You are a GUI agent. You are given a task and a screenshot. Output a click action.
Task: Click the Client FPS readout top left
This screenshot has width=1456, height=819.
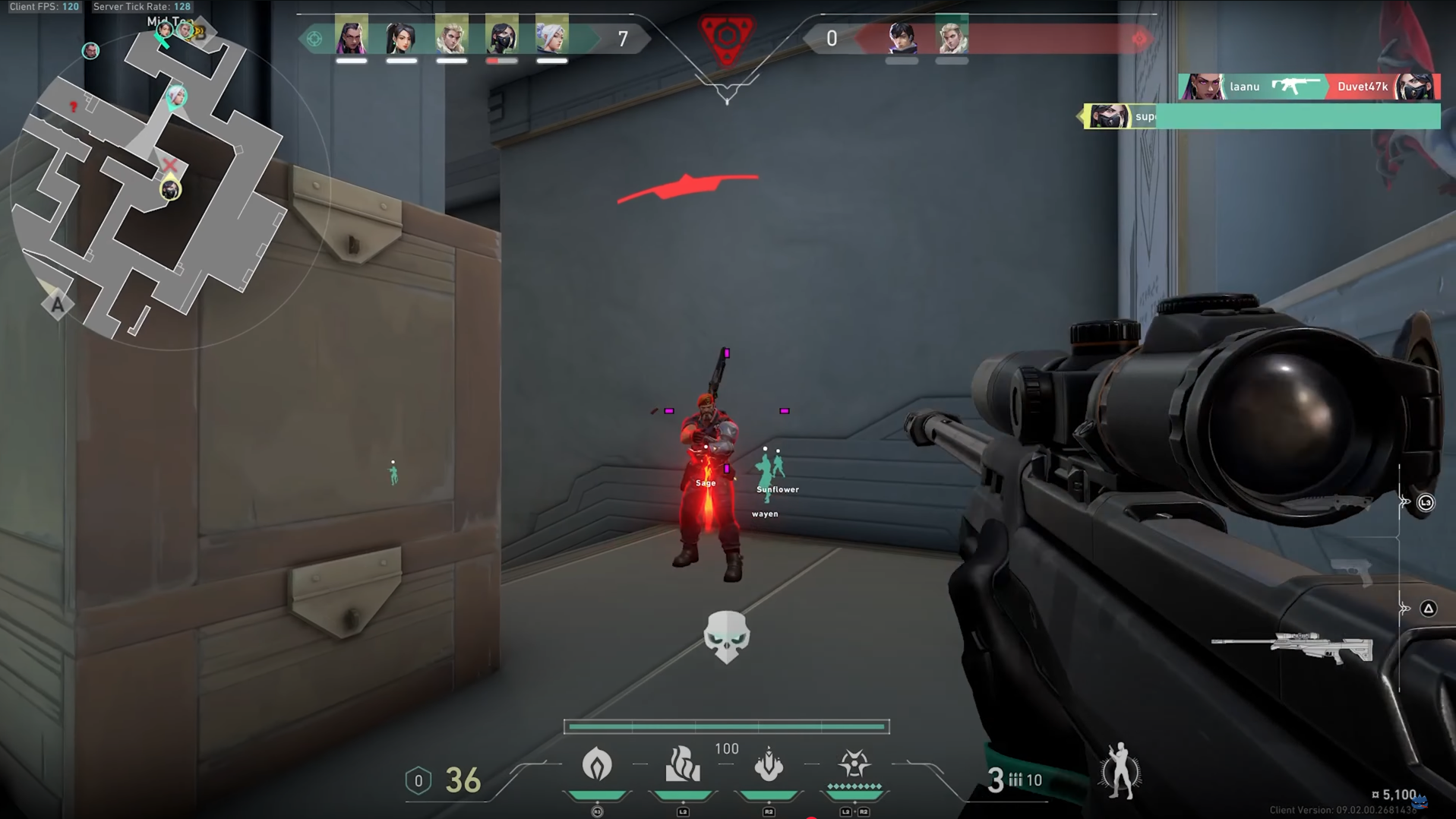[x=44, y=6]
